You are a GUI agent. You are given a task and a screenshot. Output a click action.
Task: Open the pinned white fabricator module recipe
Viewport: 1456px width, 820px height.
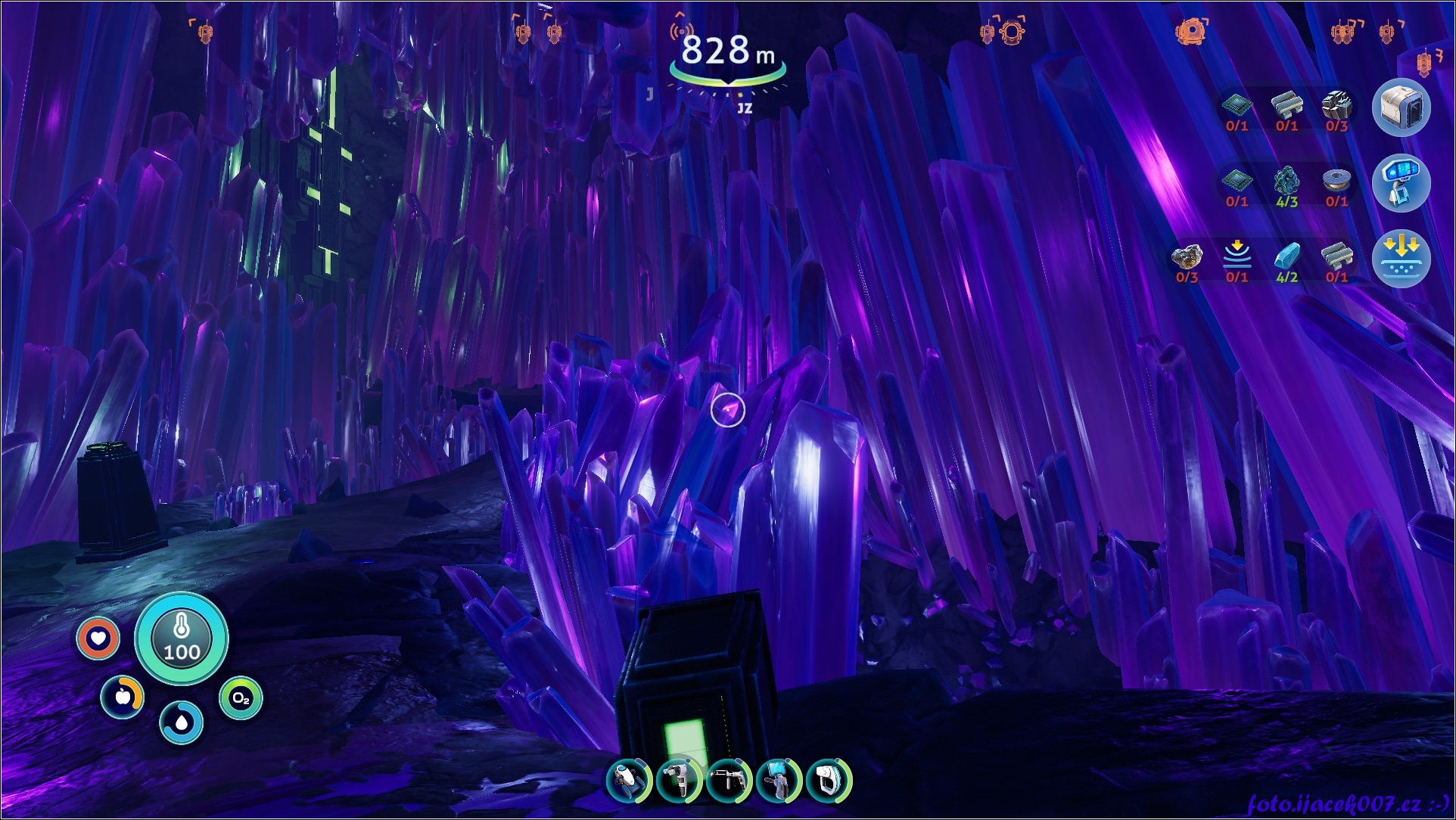tap(1401, 108)
